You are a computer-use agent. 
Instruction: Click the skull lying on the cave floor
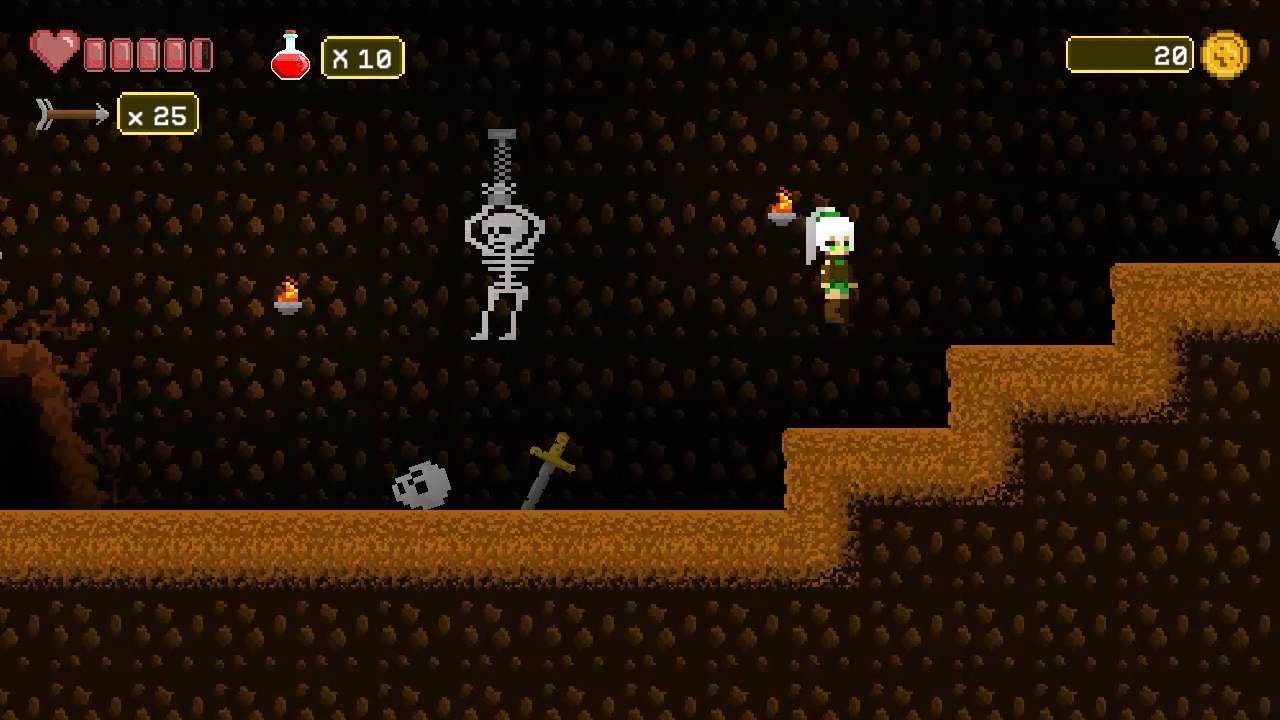click(x=422, y=483)
